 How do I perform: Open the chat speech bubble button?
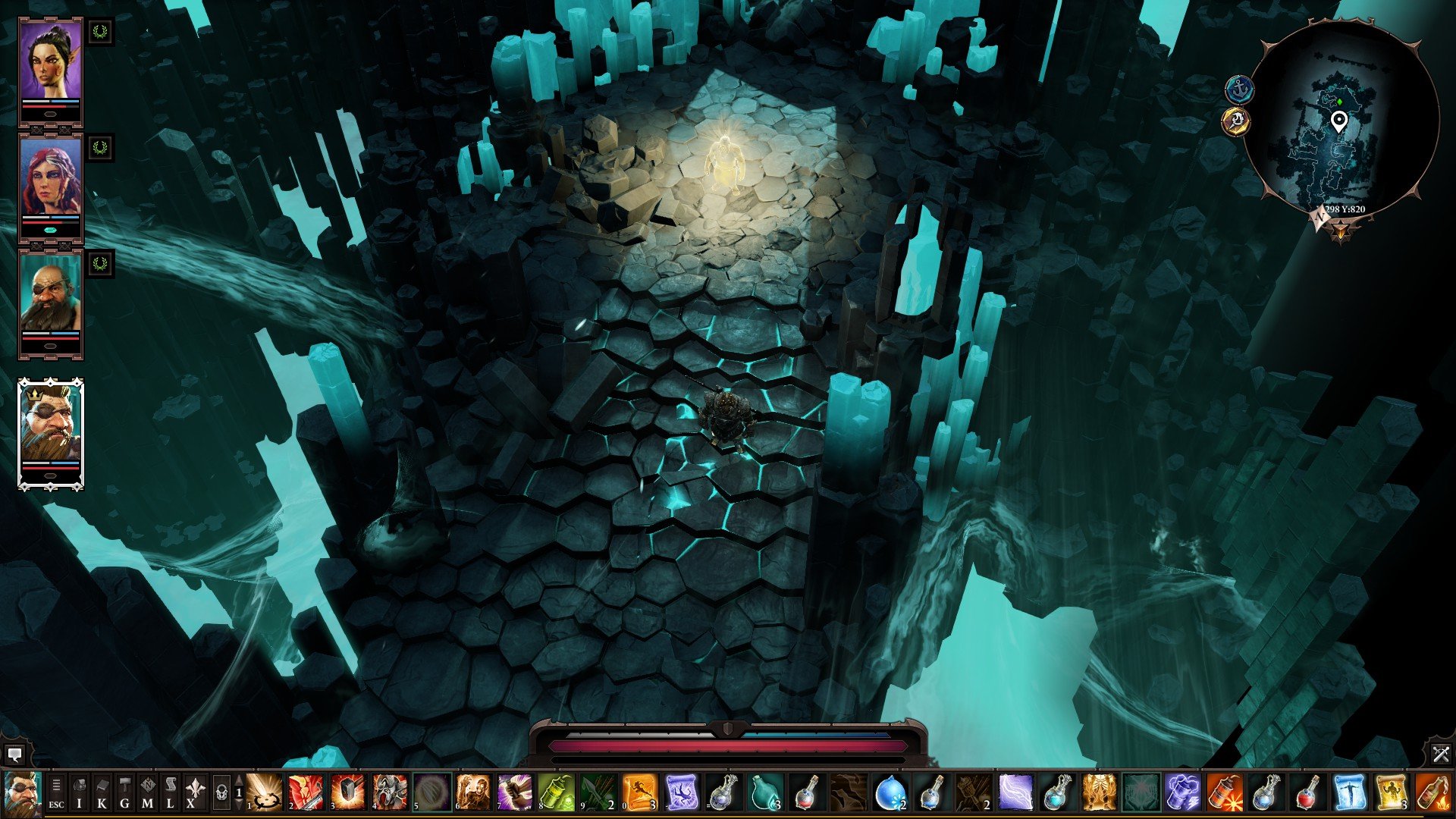14,755
